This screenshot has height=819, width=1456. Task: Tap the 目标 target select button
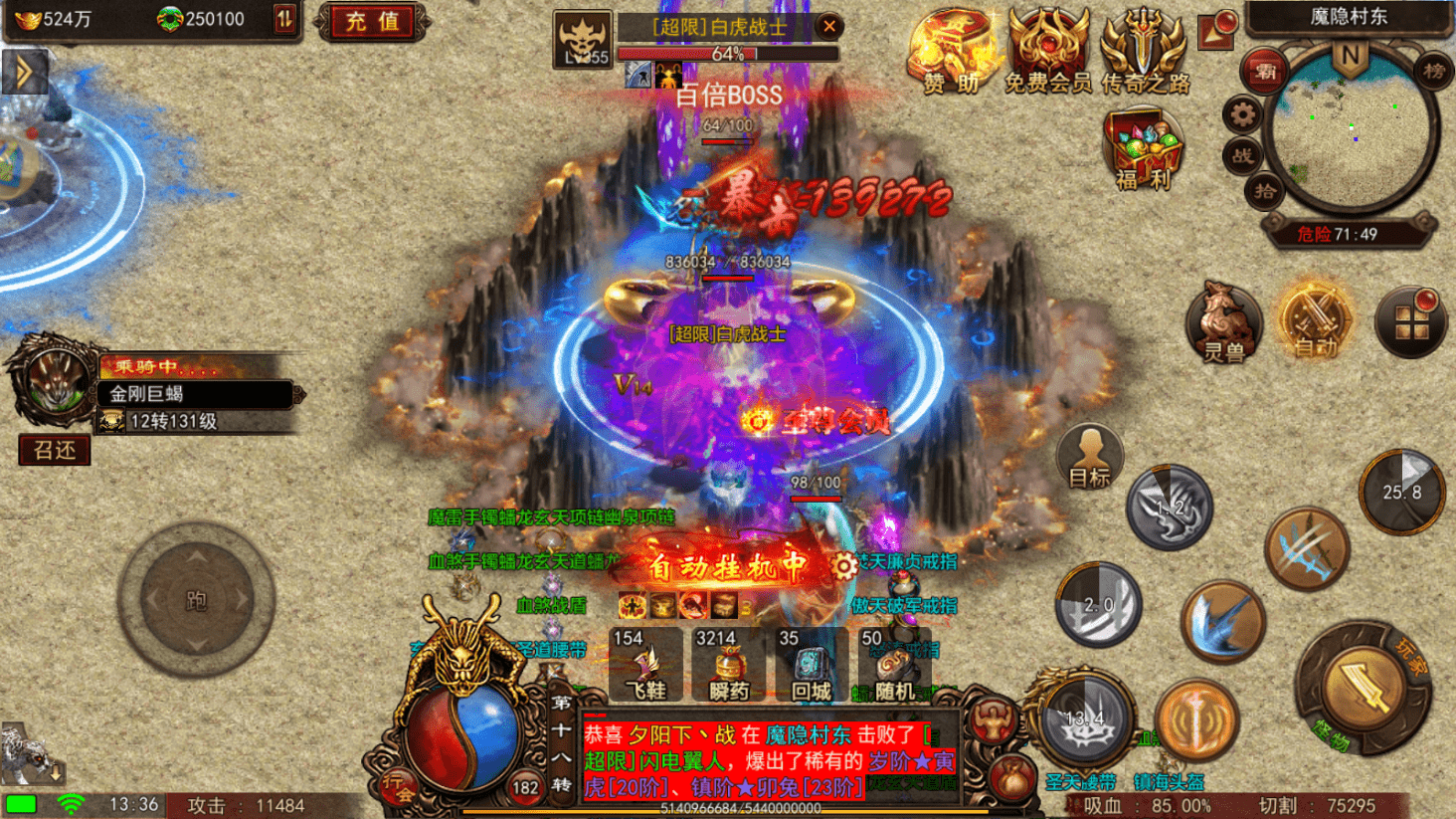tap(1090, 459)
